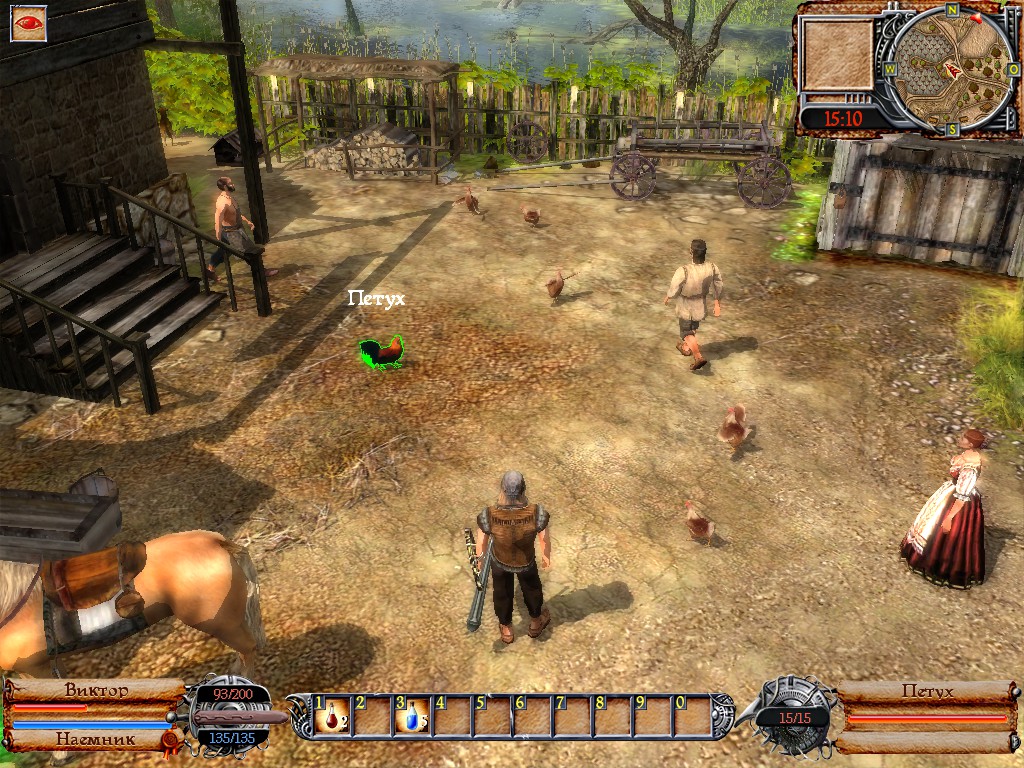Viewport: 1024px width, 768px height.
Task: Toggle the red eye icon
Action: [x=28, y=23]
